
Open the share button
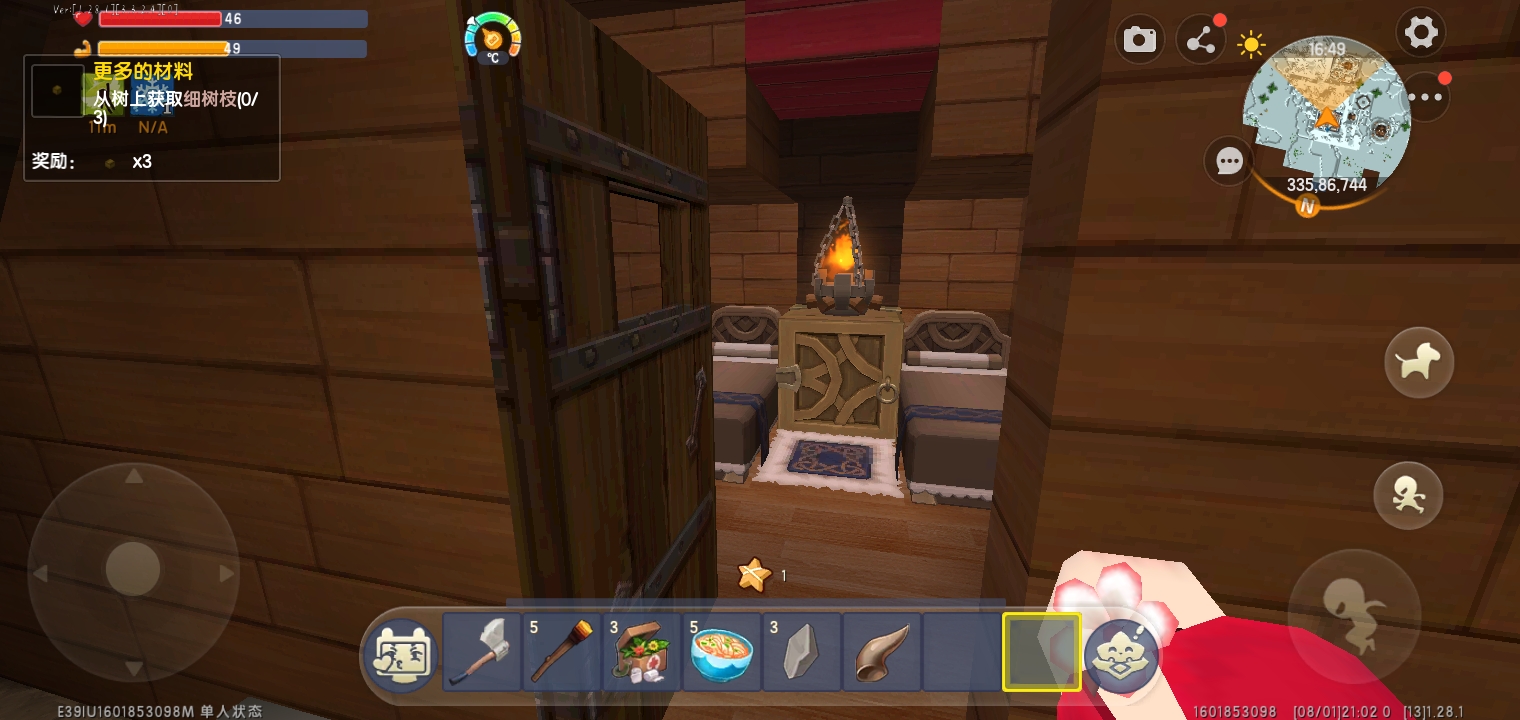click(x=1200, y=41)
